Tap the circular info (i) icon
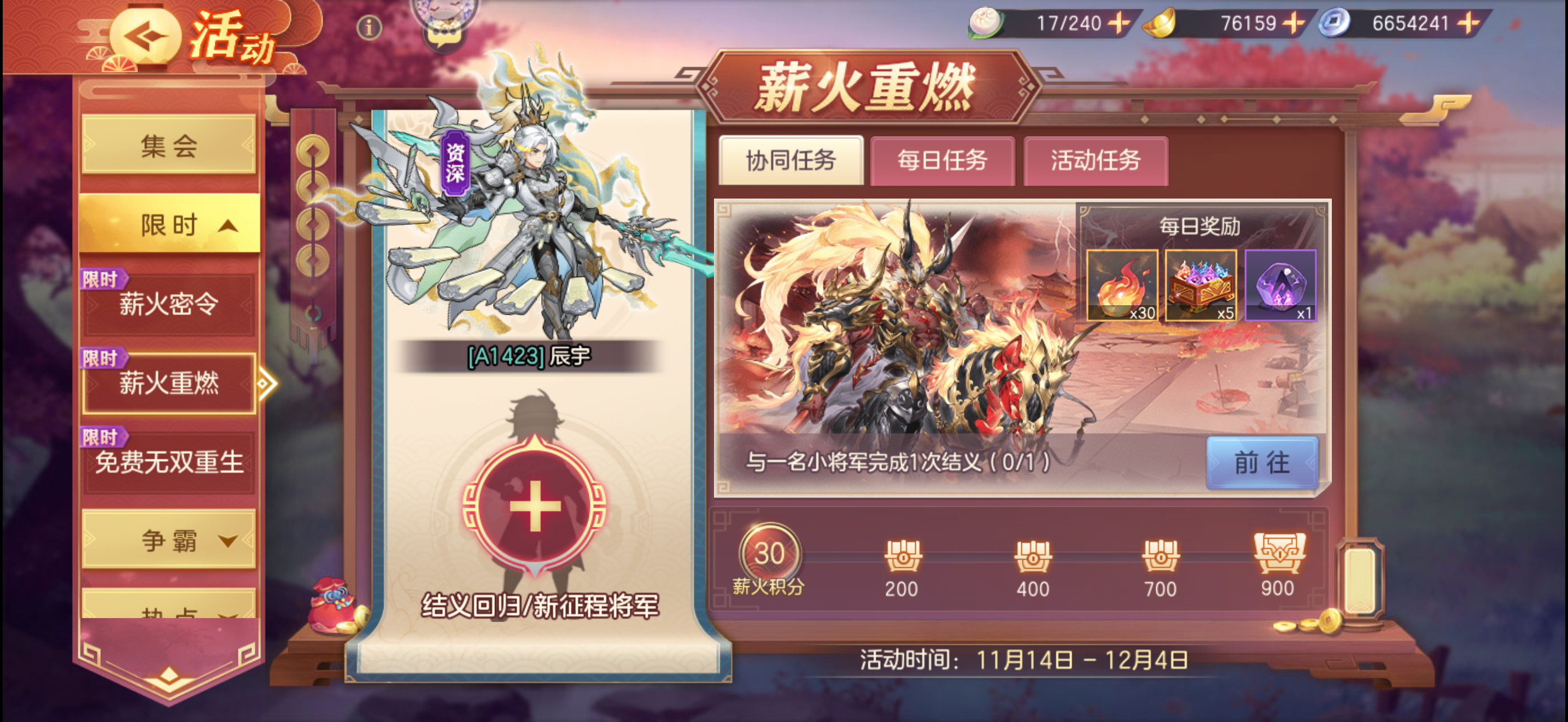Viewport: 1568px width, 722px height. [x=371, y=27]
